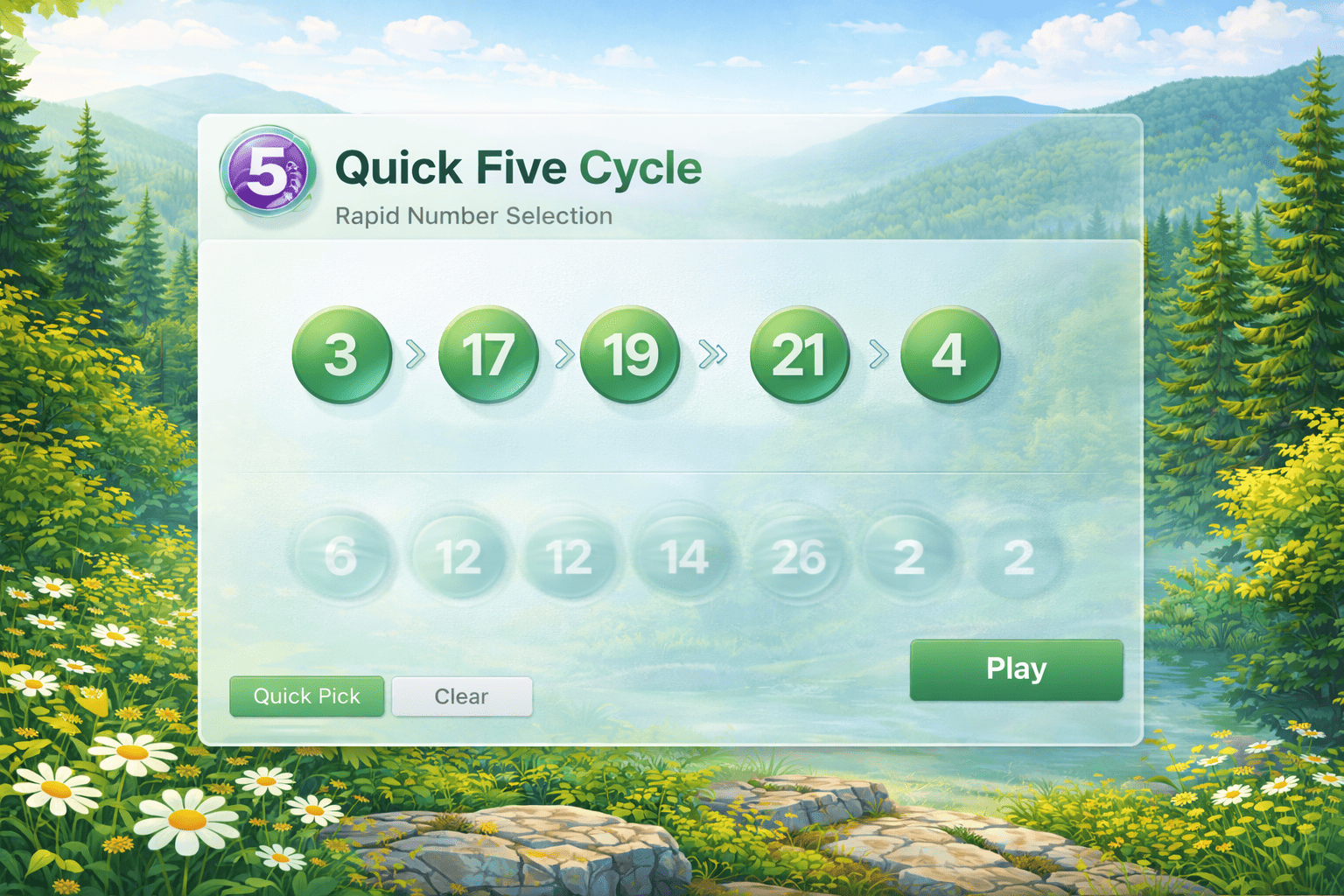Click the chevron between 3 and 17

[417, 353]
